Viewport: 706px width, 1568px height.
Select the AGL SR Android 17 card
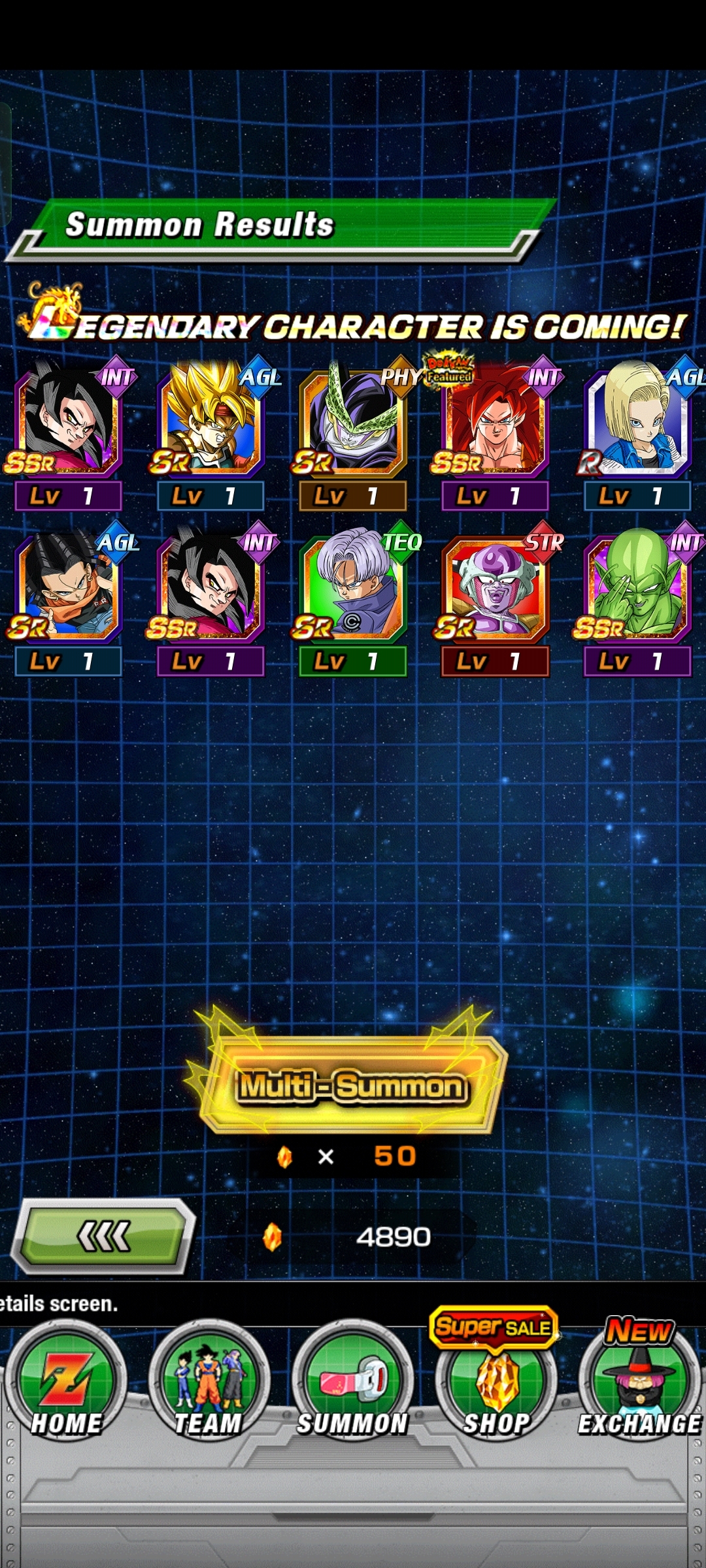(x=67, y=587)
